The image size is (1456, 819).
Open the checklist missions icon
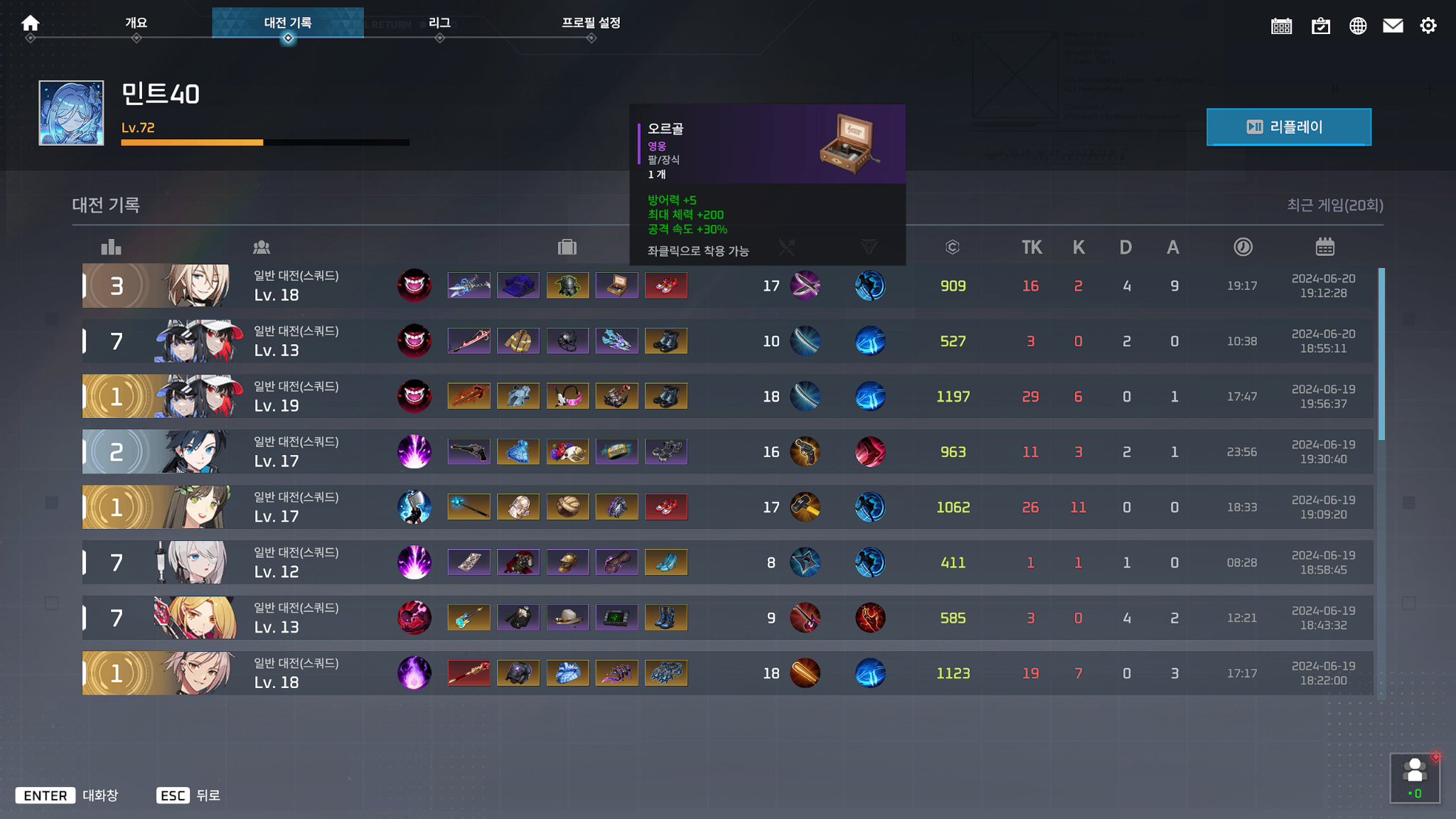[x=1320, y=26]
